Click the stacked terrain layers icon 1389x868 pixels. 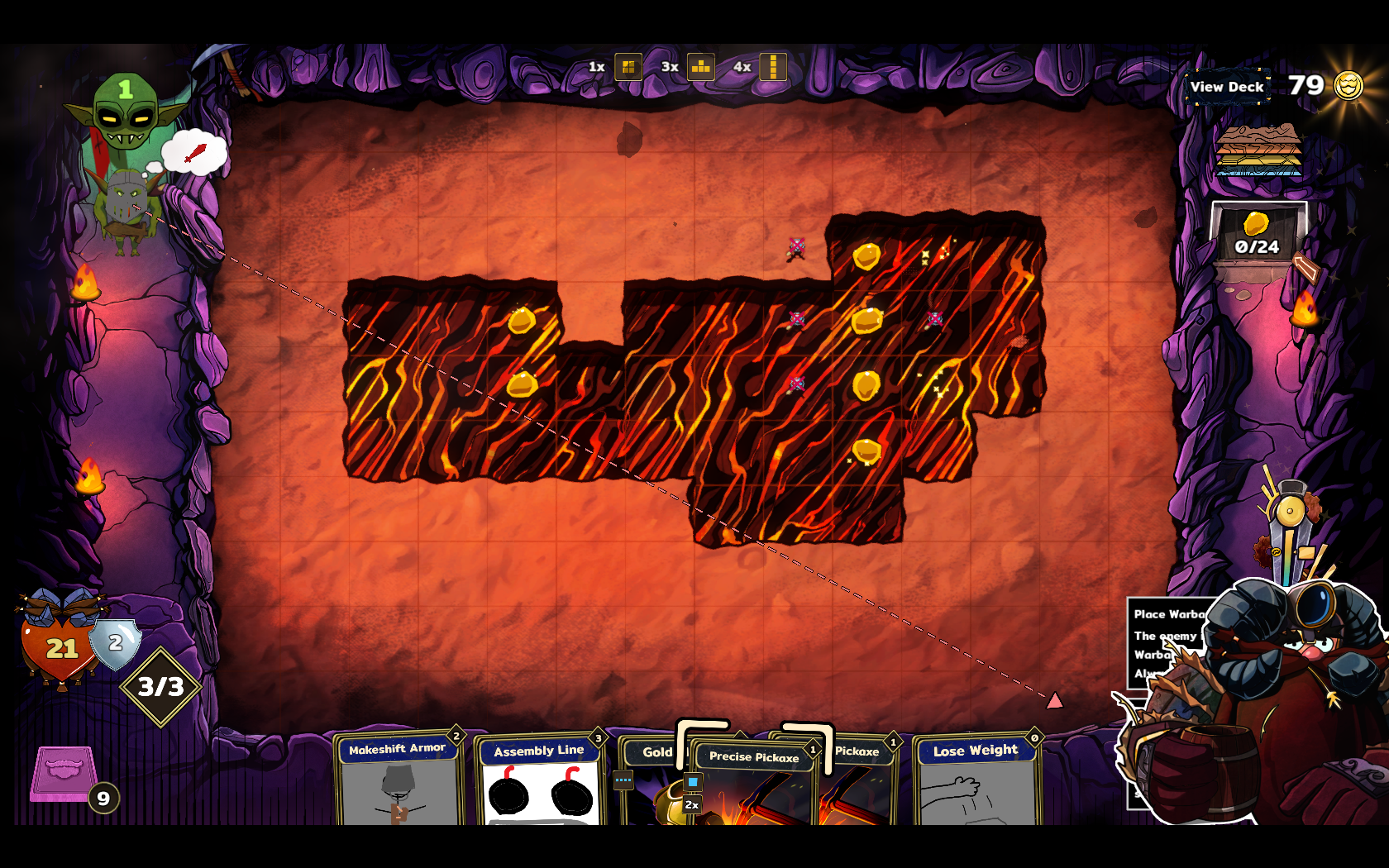1258,150
